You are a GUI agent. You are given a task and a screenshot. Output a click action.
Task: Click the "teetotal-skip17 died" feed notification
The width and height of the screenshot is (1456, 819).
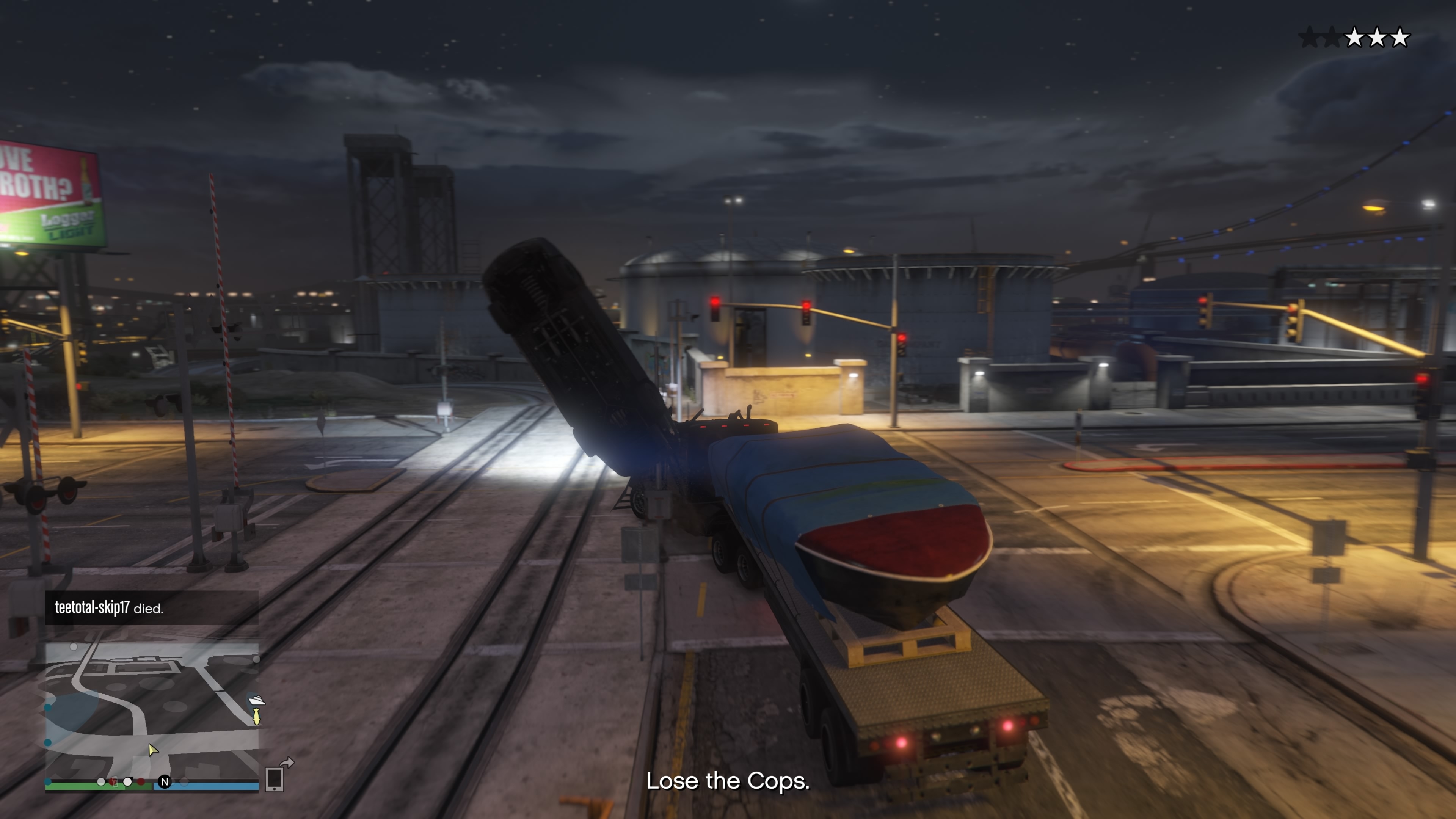[152, 608]
